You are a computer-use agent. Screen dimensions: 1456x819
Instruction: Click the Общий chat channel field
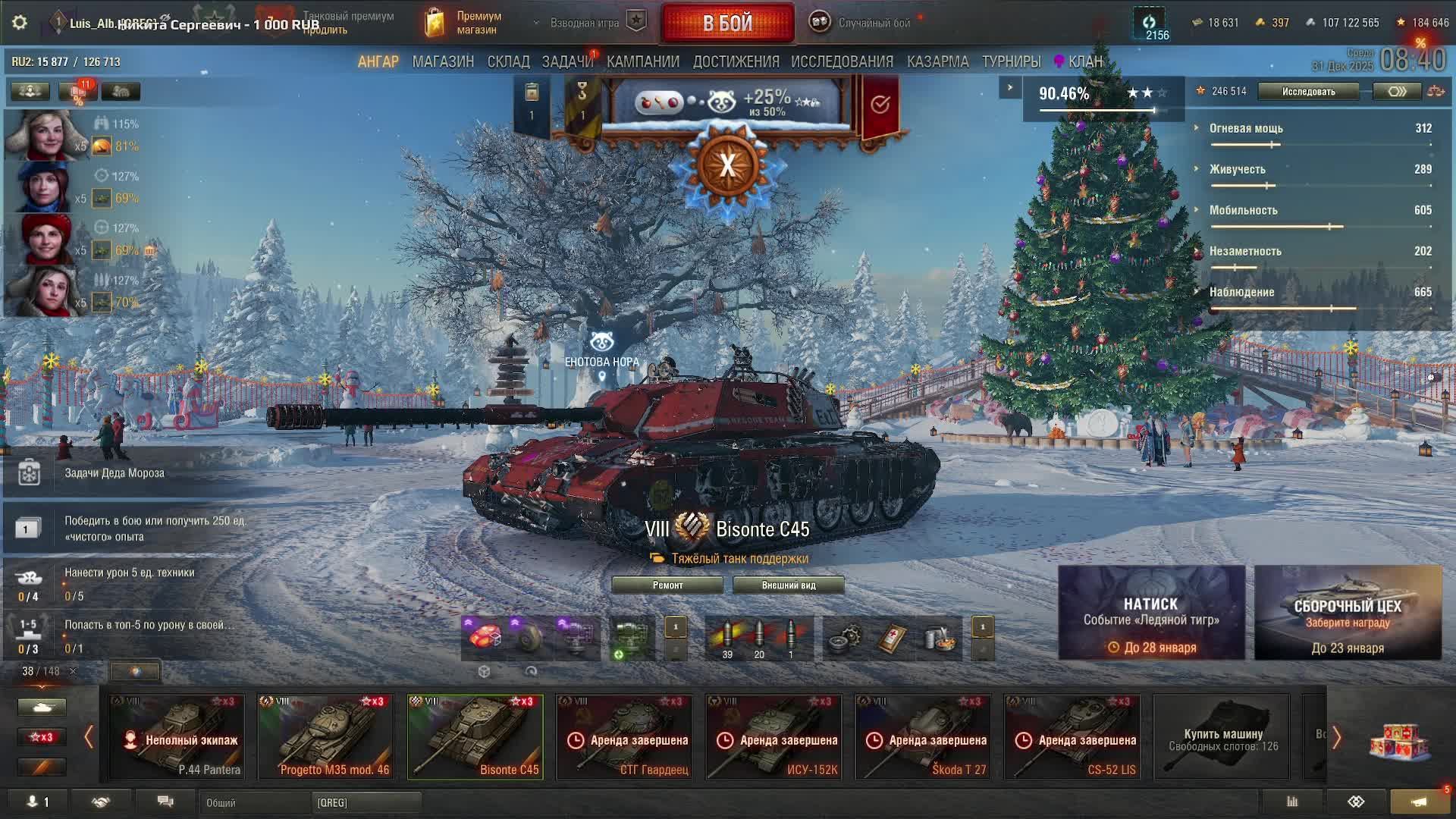254,802
